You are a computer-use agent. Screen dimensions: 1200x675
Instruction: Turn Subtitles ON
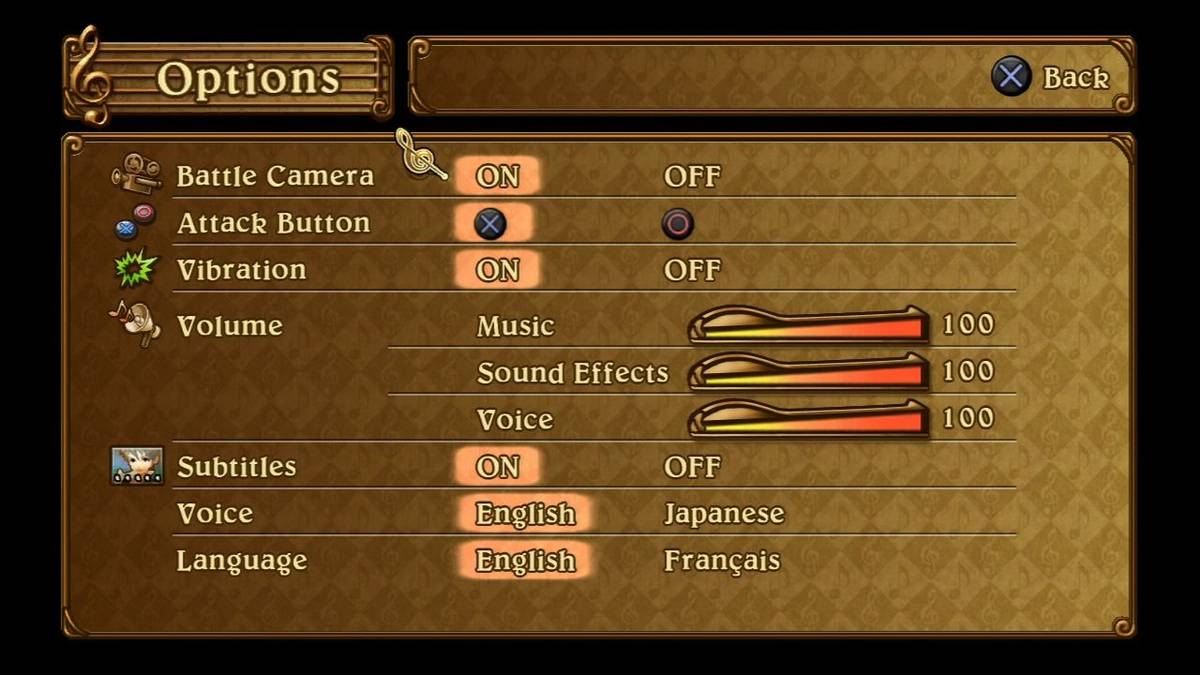[497, 467]
